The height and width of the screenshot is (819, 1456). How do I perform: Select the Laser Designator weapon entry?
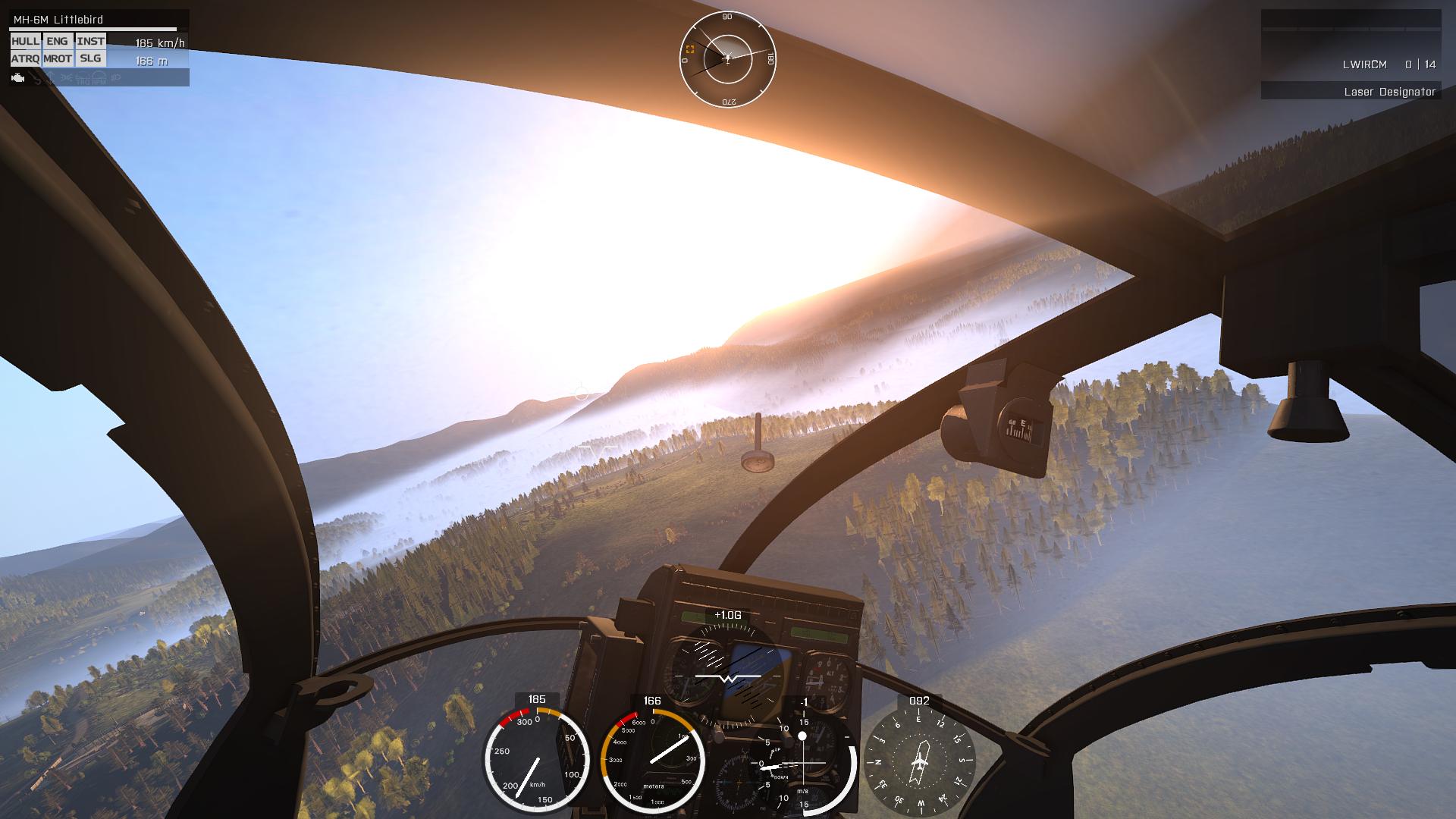1389,92
